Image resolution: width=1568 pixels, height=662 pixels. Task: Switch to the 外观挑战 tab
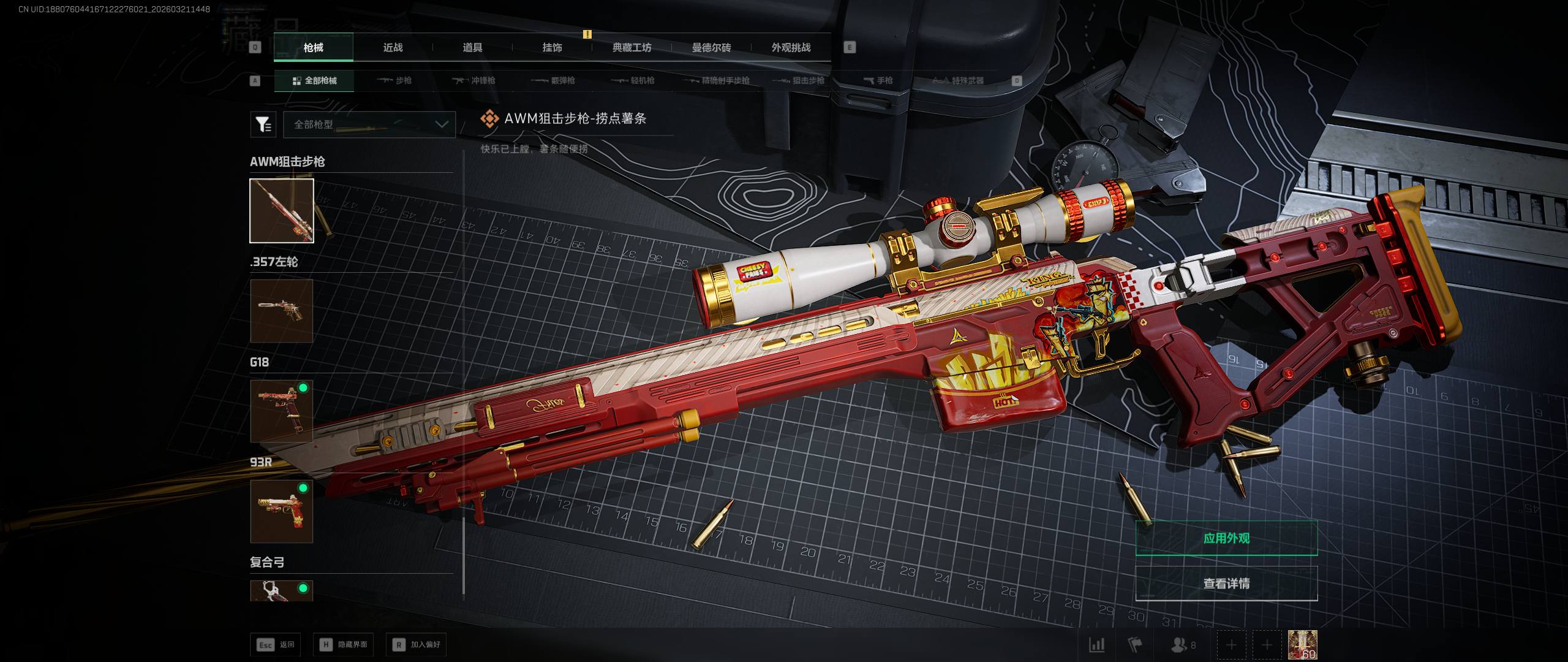click(x=791, y=47)
